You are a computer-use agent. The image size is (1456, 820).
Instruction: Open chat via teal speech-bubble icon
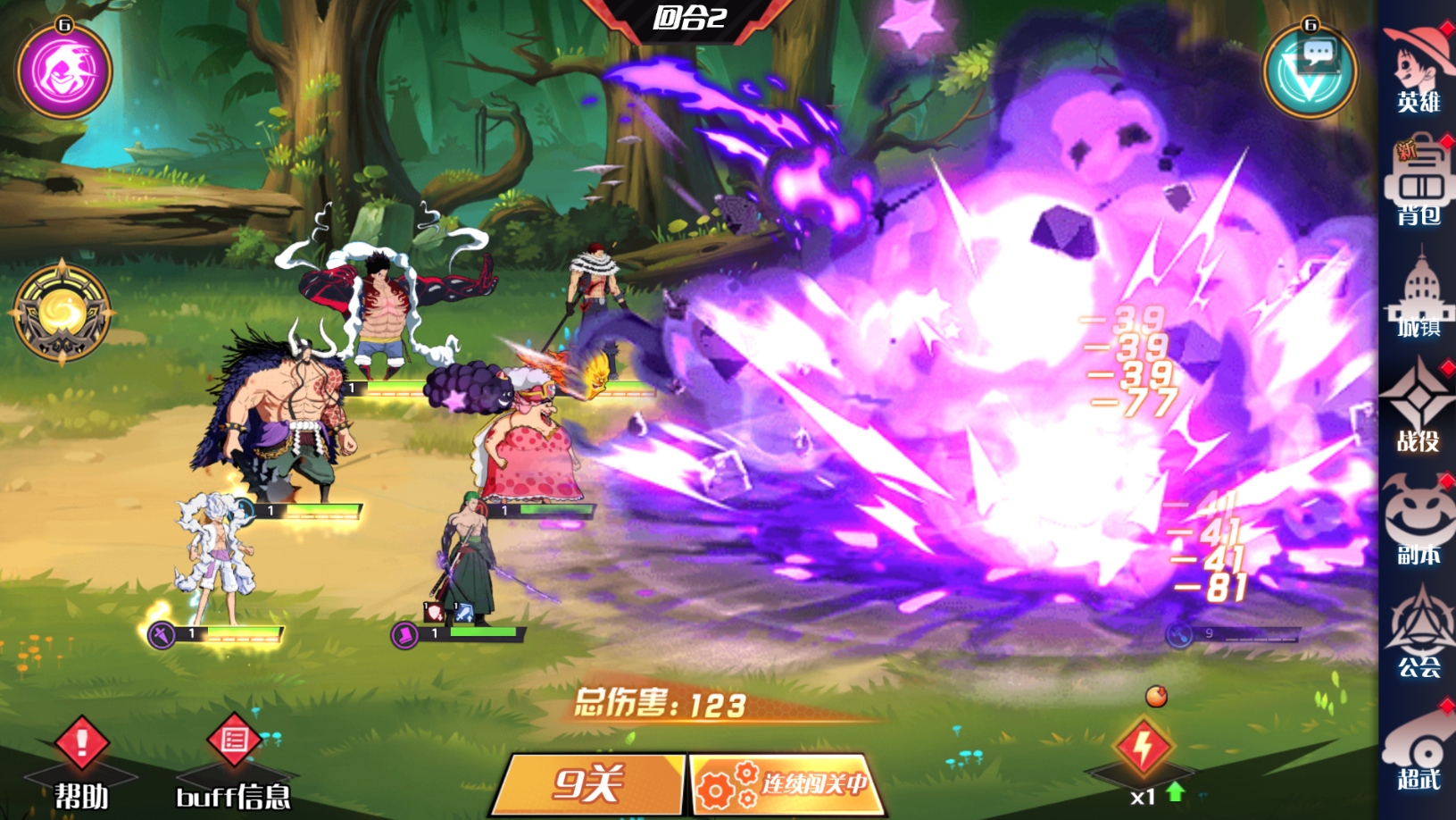point(1310,71)
